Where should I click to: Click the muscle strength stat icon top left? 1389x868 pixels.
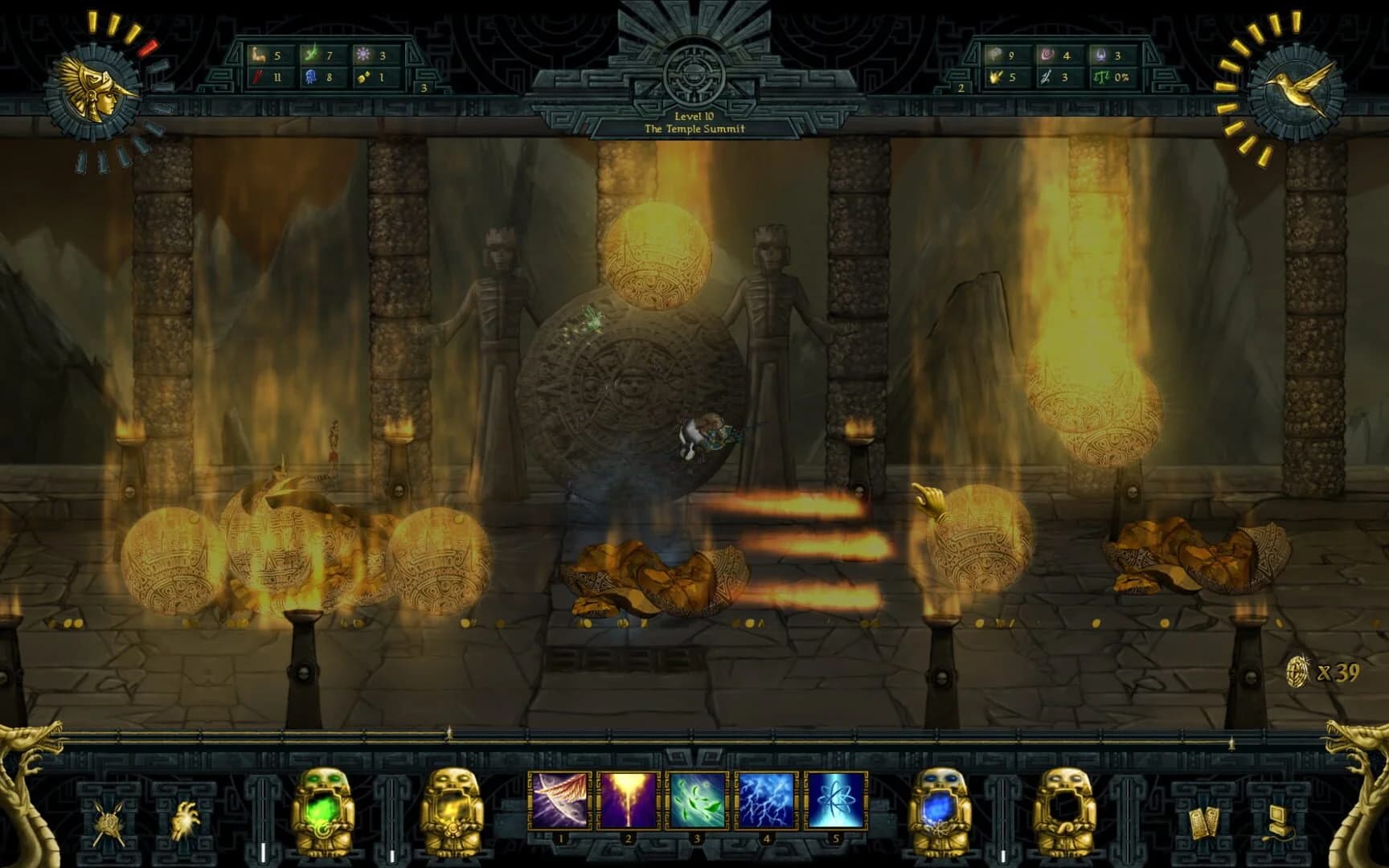(x=259, y=55)
